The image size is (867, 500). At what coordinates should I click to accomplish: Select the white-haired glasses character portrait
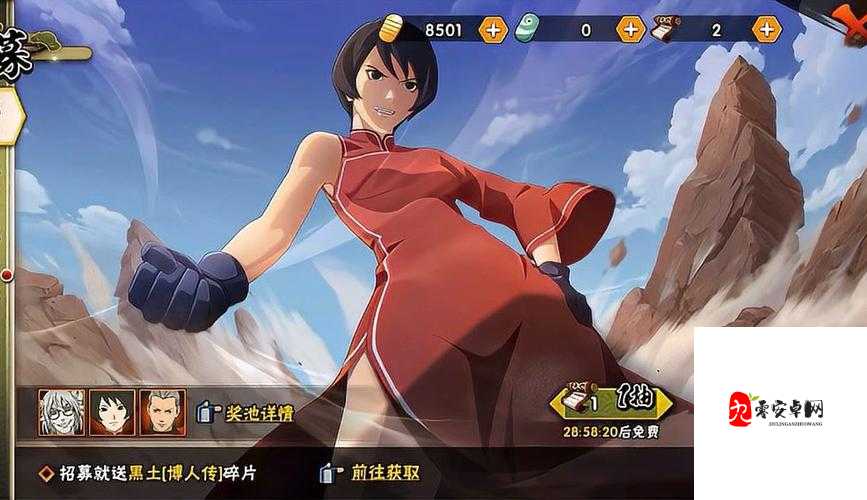pyautogui.click(x=61, y=411)
